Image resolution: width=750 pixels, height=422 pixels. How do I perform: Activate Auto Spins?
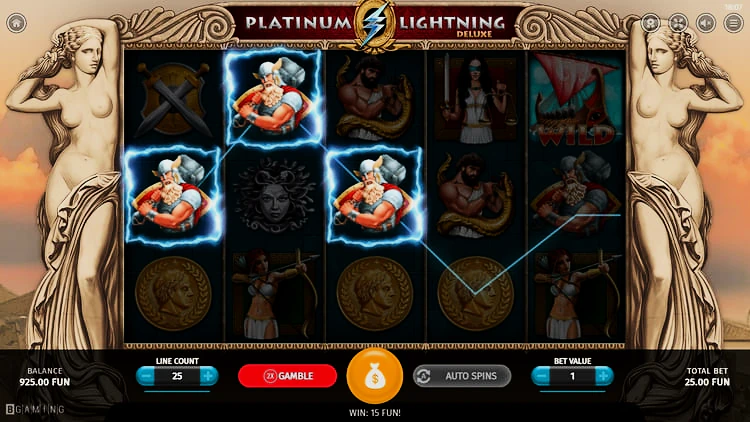pos(462,376)
